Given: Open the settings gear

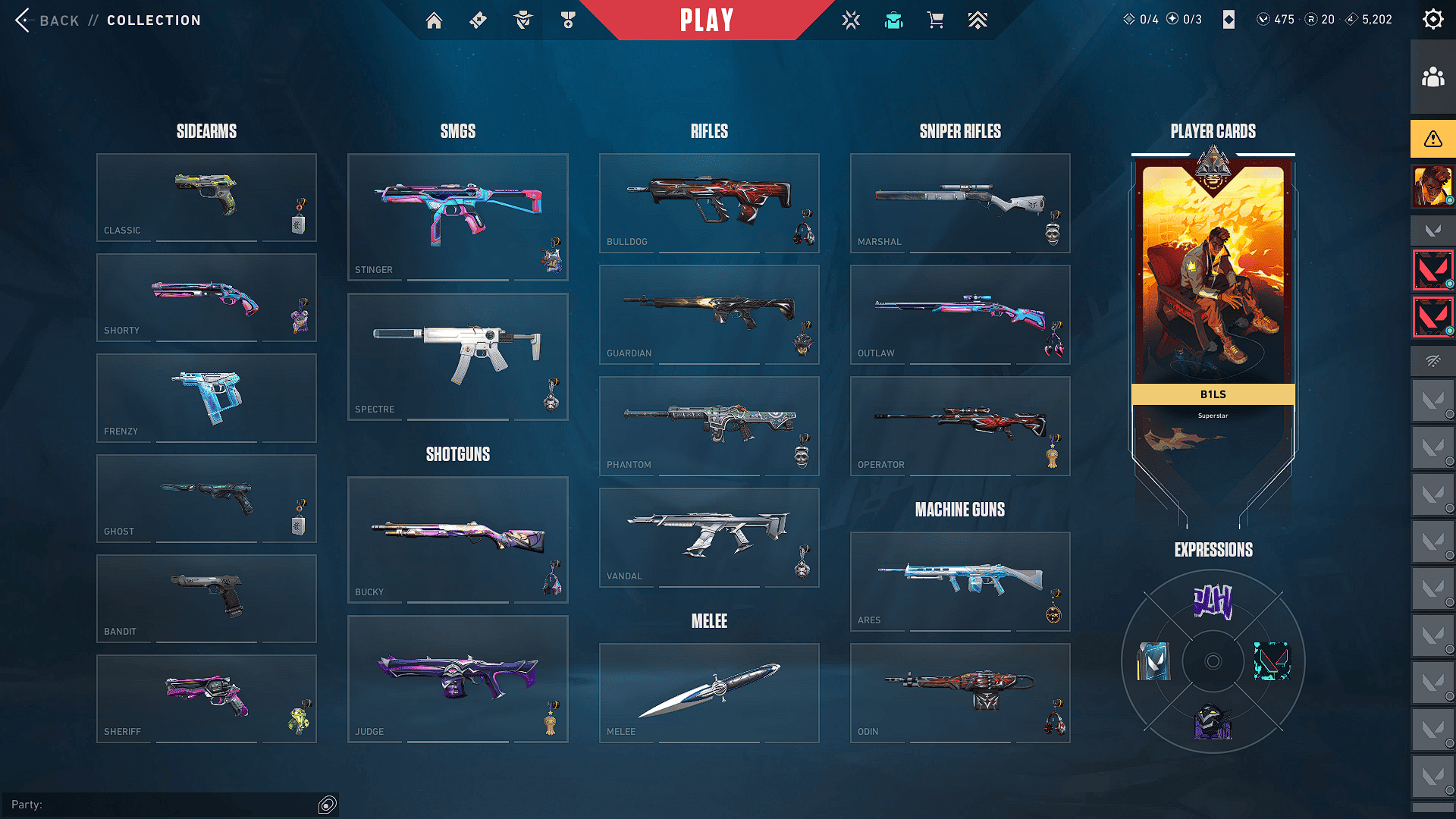Looking at the screenshot, I should tap(1432, 20).
